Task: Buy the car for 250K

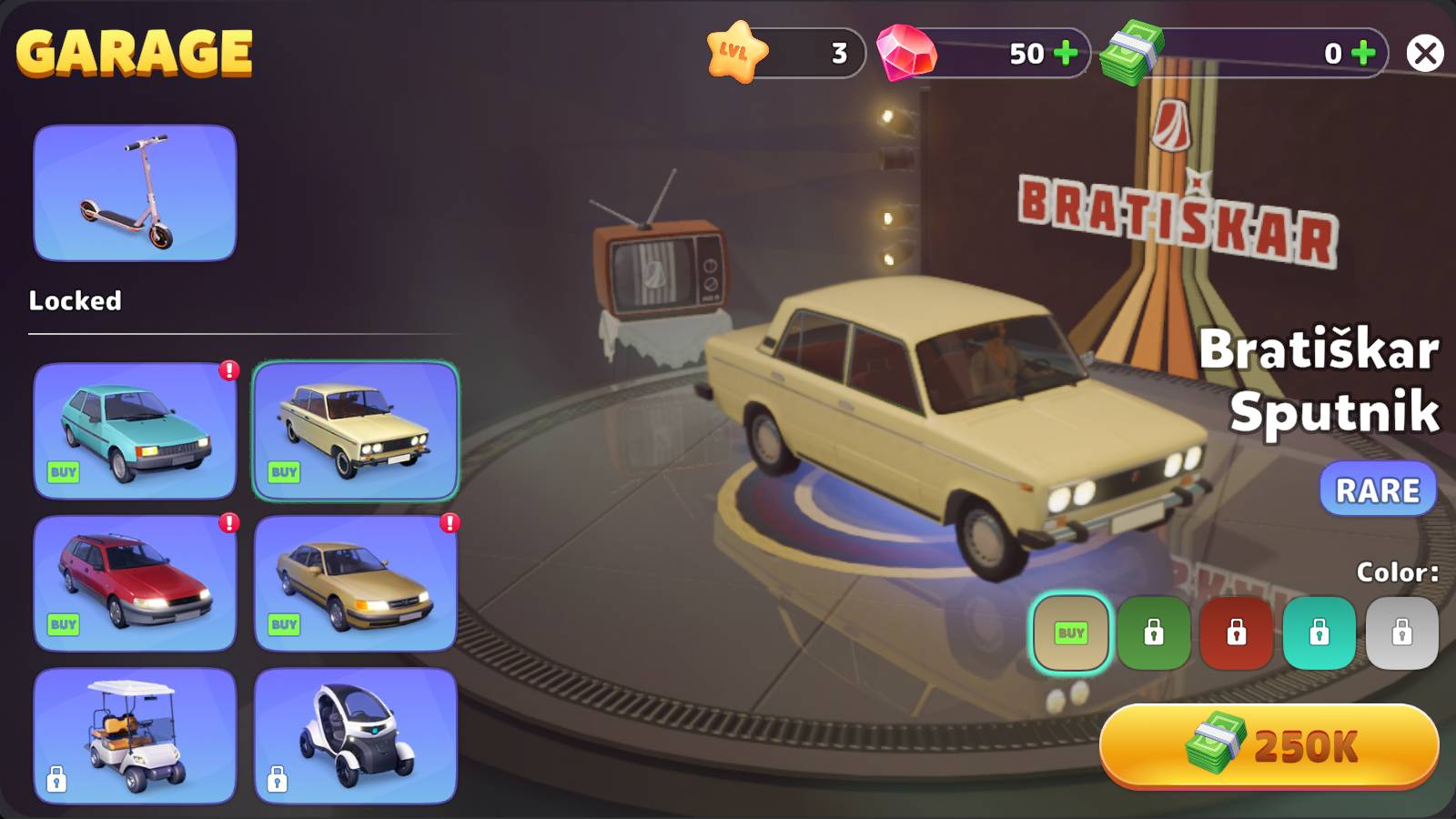Action: click(1269, 746)
